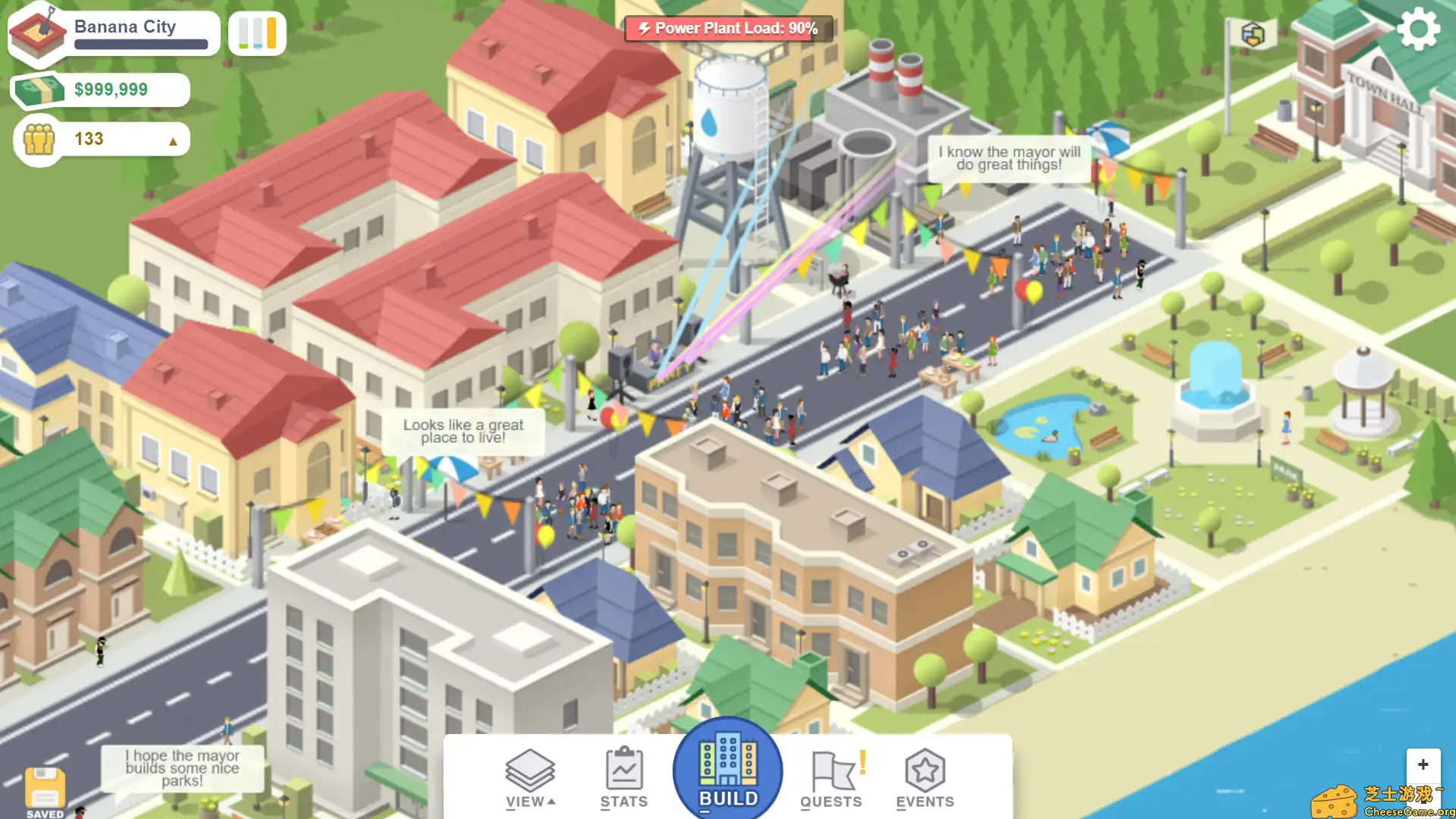1456x819 pixels.
Task: Click the yellow population people icon
Action: click(39, 138)
